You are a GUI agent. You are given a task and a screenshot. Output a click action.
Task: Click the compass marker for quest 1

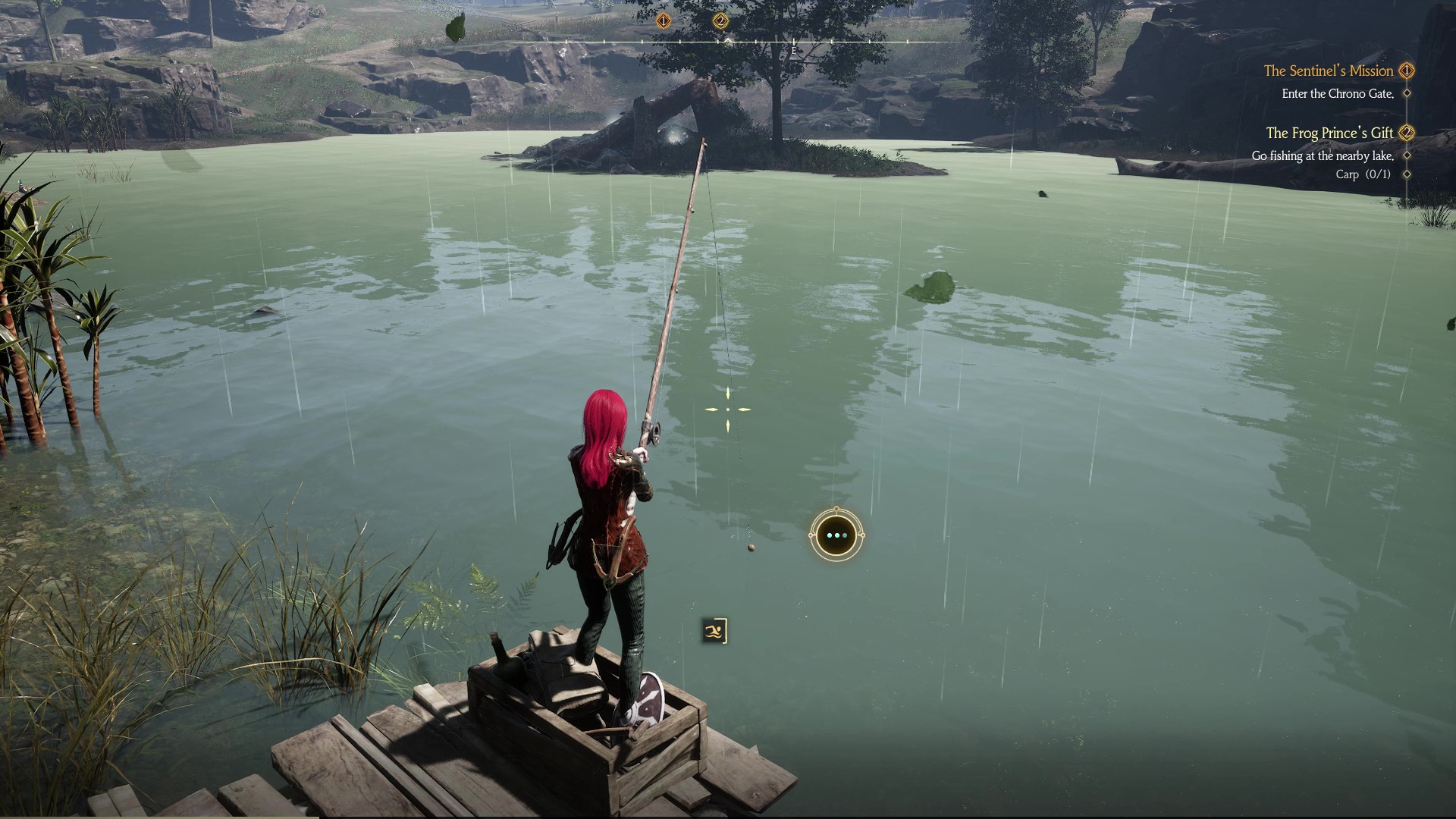tap(664, 20)
